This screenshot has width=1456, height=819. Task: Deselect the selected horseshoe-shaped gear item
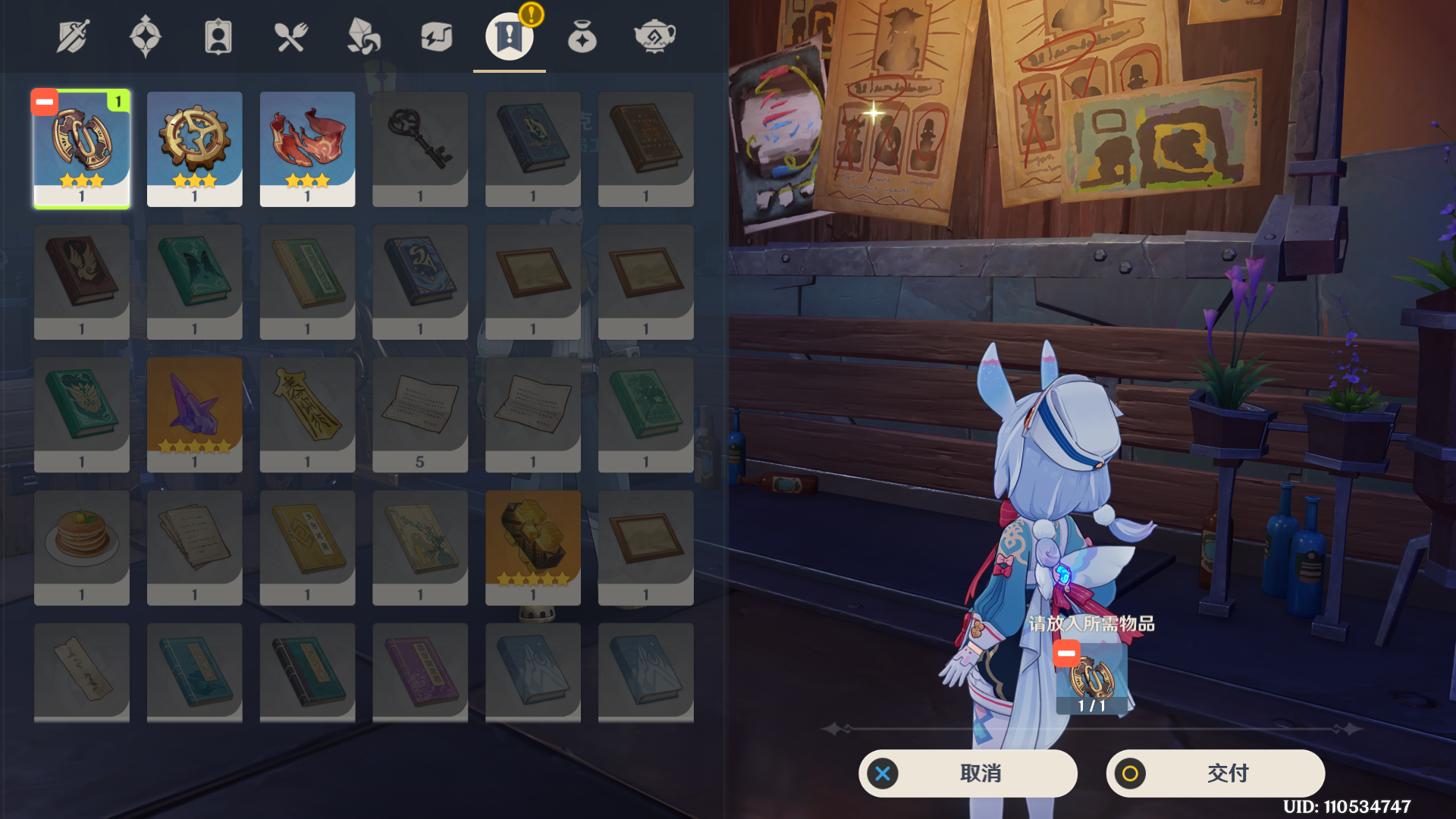point(45,102)
